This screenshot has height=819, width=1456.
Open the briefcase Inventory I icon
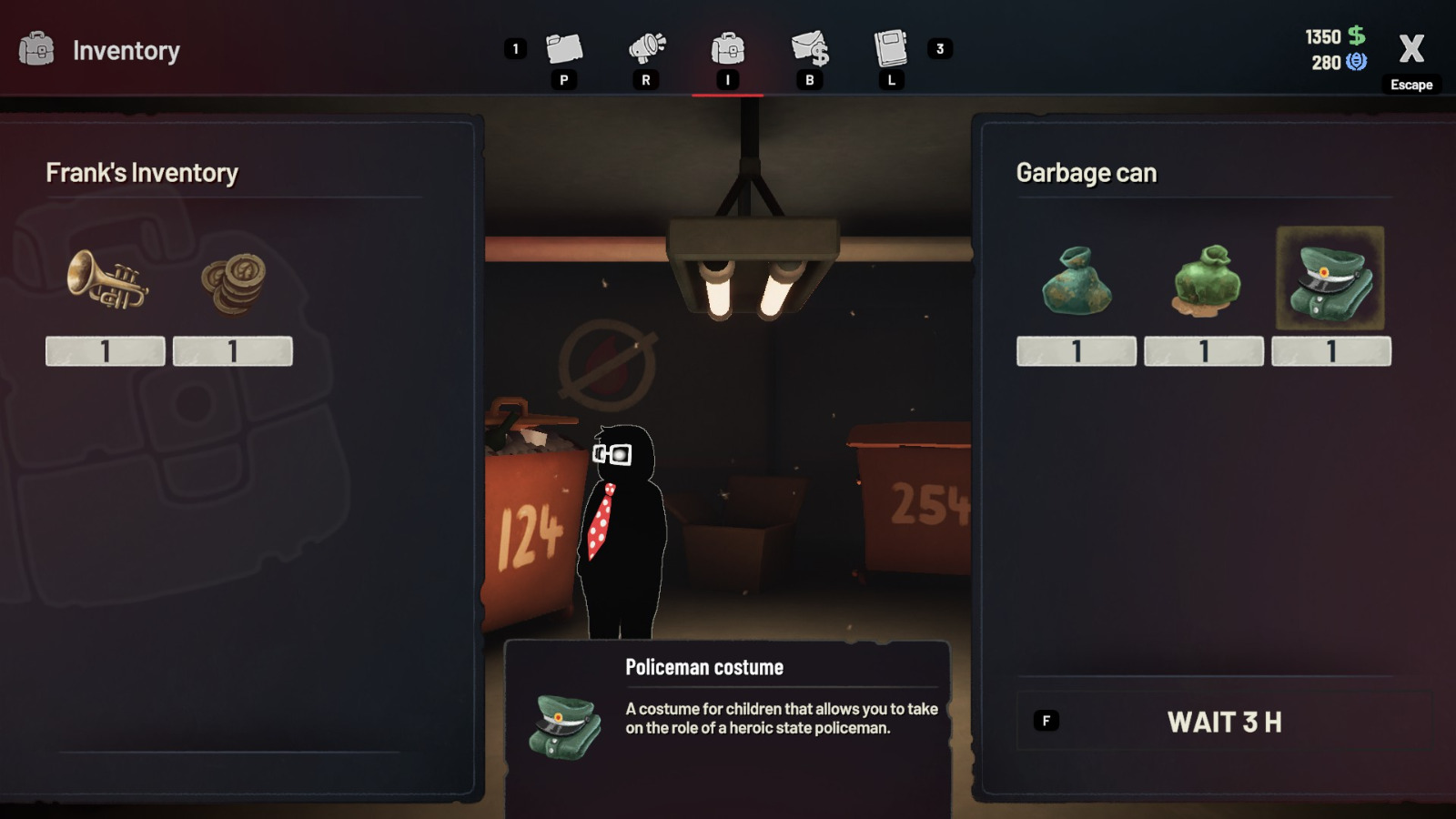[728, 50]
